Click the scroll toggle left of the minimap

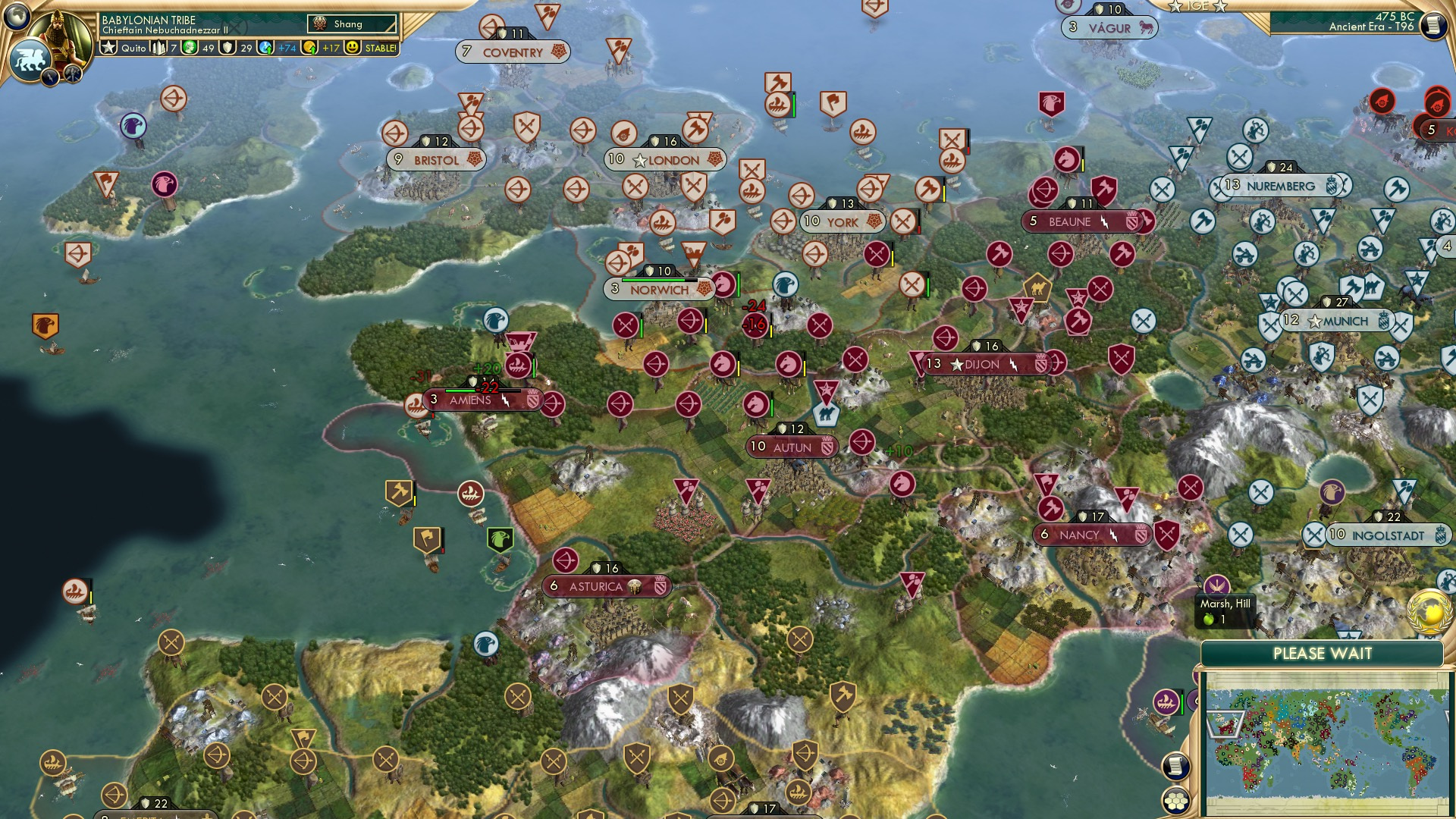1176,768
